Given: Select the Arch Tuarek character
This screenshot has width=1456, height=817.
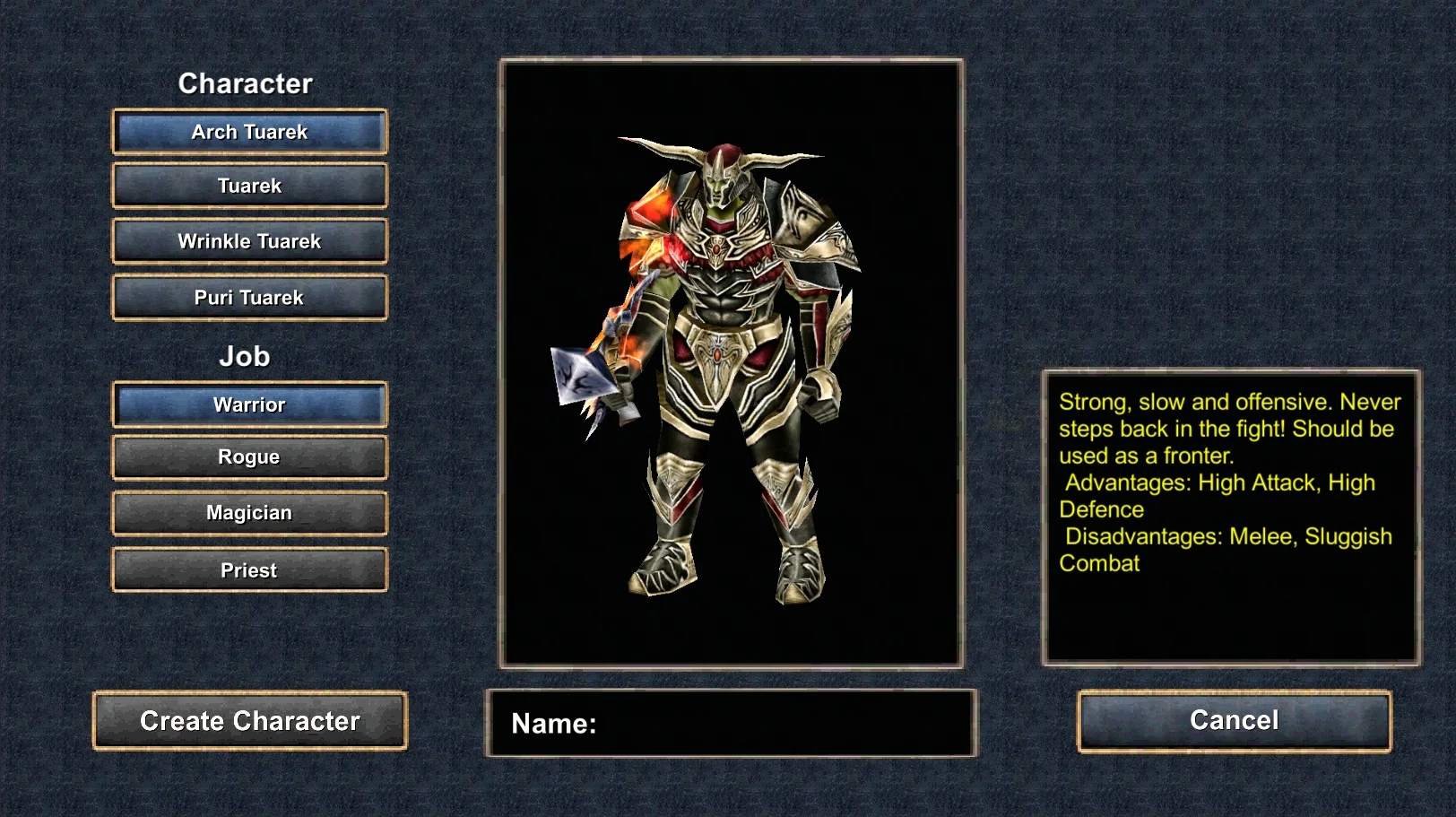Looking at the screenshot, I should (249, 131).
